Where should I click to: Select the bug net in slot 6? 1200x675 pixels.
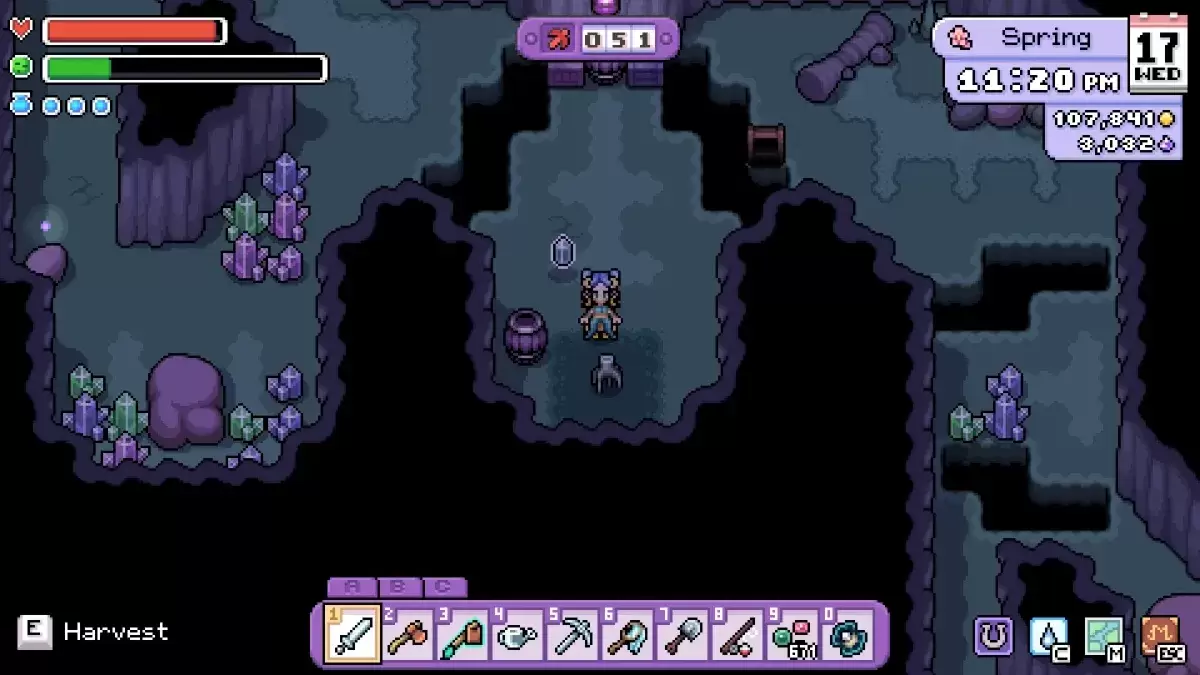pyautogui.click(x=627, y=634)
